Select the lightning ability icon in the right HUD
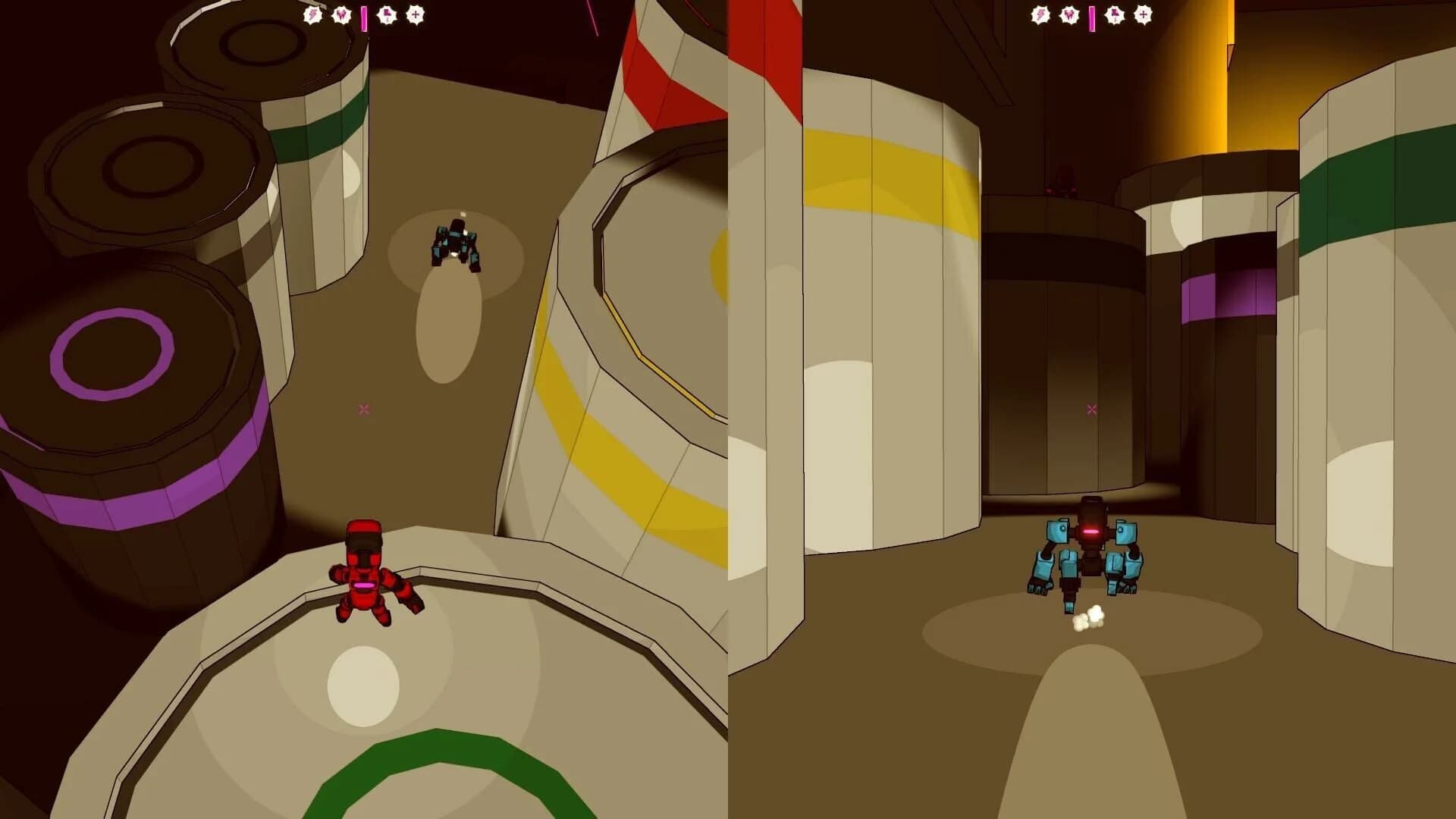Image resolution: width=1456 pixels, height=819 pixels. 1040,14
